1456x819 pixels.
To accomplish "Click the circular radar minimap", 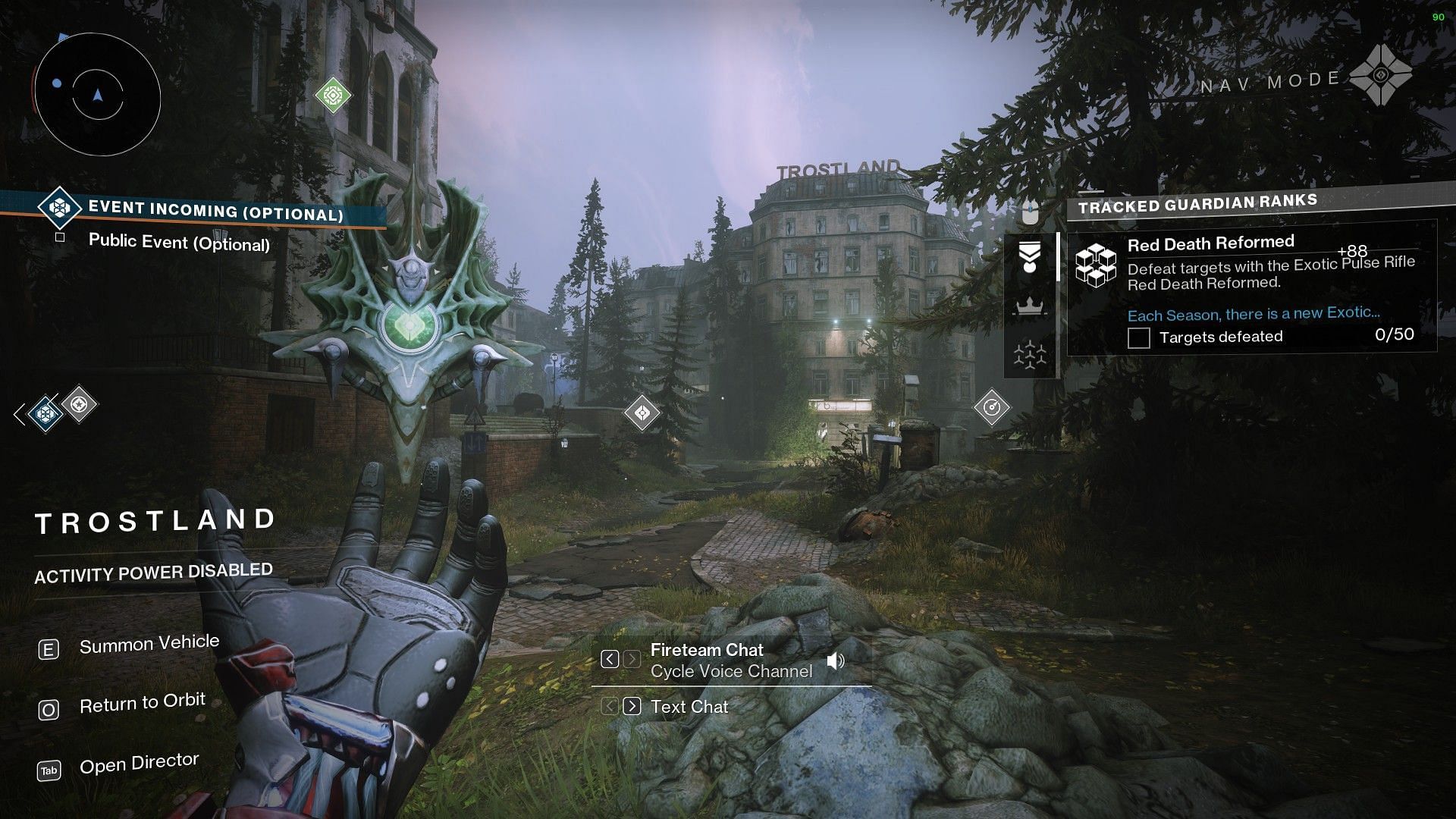I will click(97, 96).
